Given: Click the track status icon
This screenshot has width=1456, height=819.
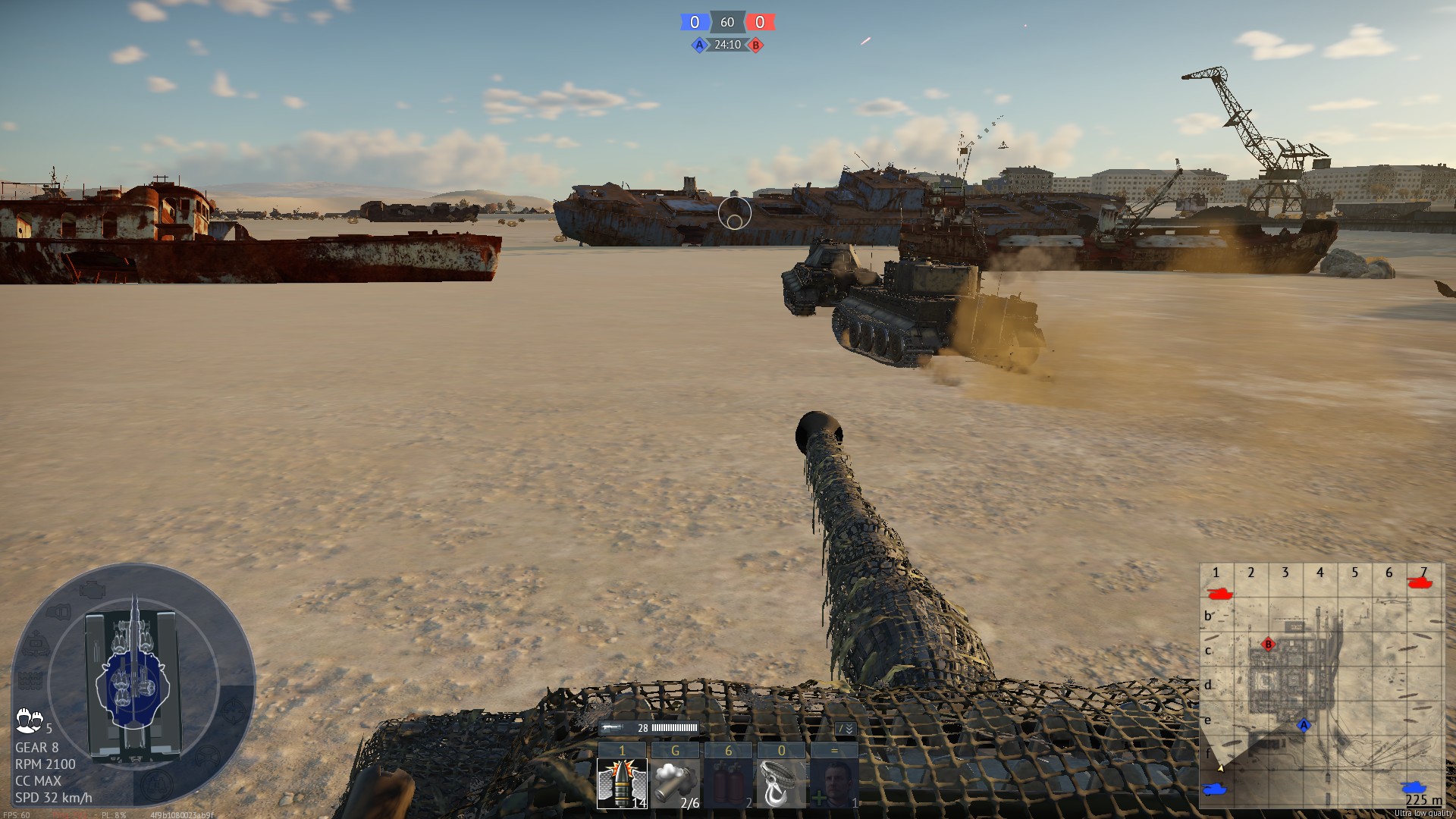Looking at the screenshot, I should tap(30, 679).
